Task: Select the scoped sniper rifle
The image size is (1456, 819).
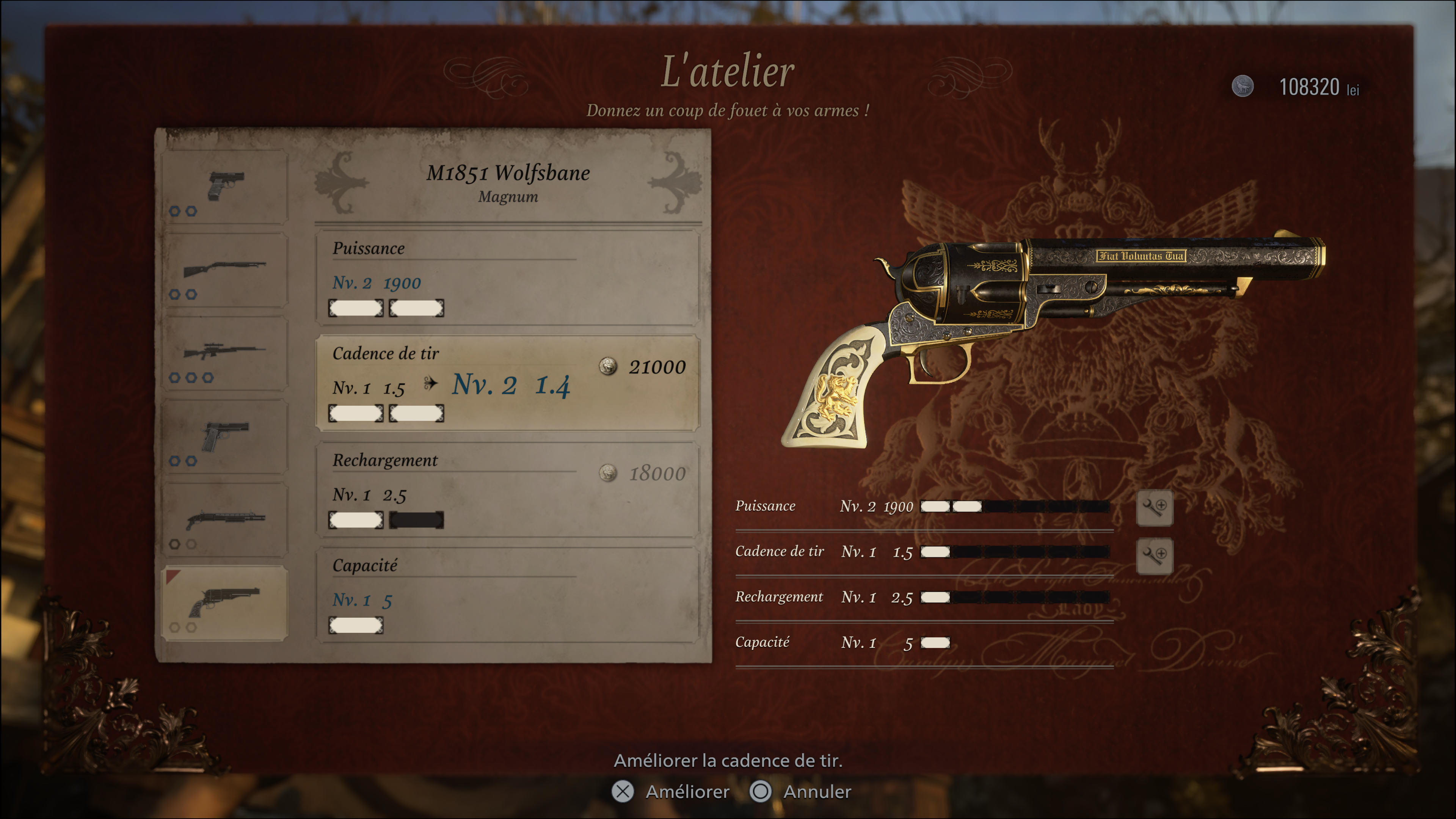Action: click(x=225, y=353)
